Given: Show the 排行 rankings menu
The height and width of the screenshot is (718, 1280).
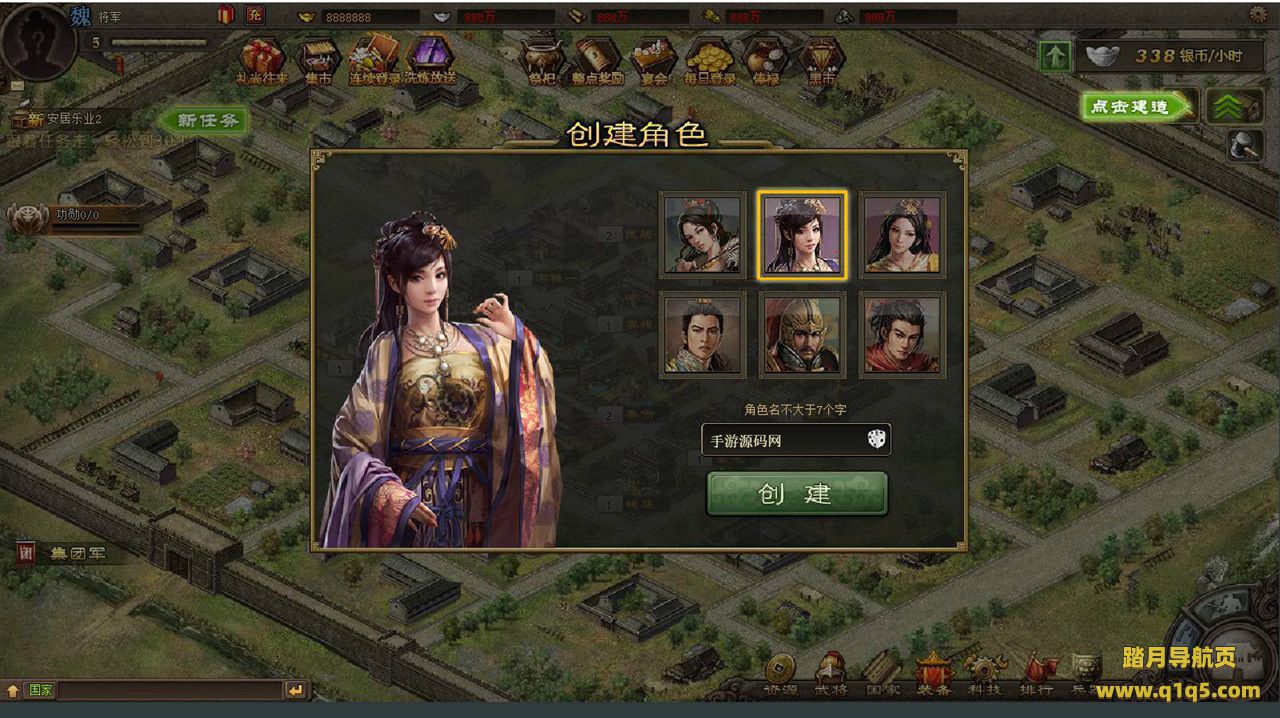Looking at the screenshot, I should tap(1036, 676).
